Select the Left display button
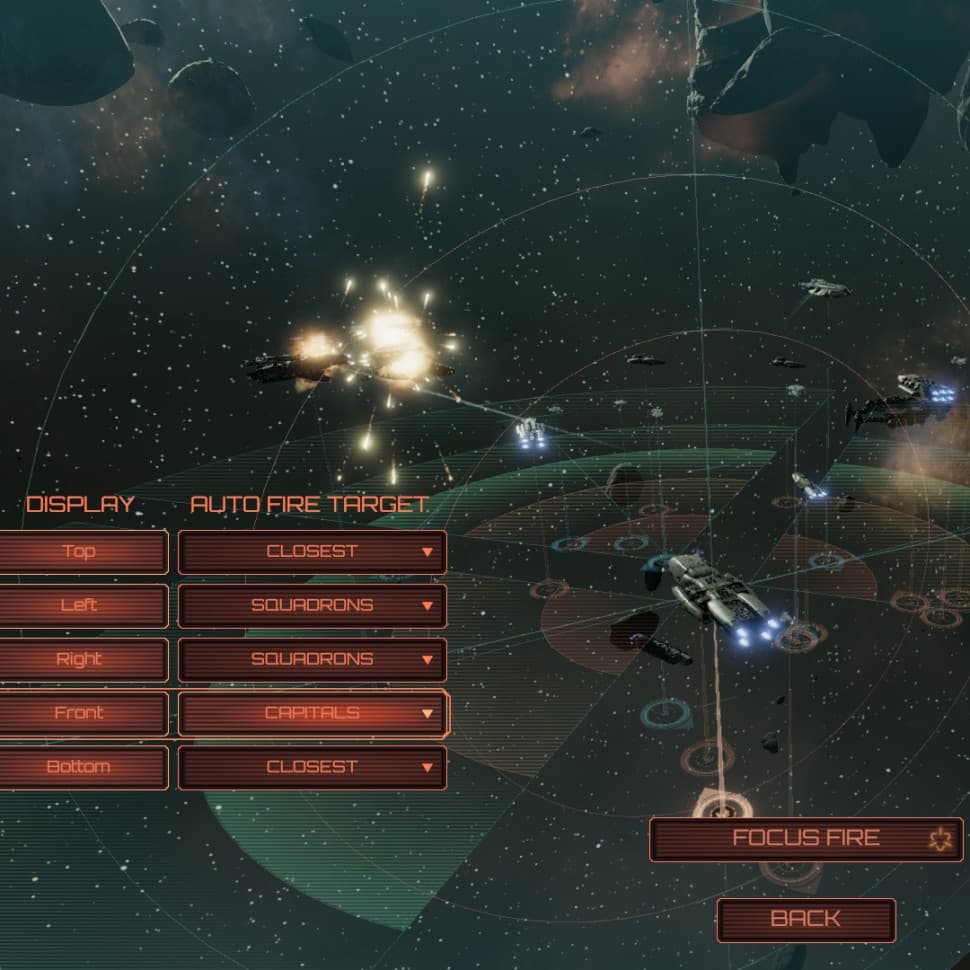This screenshot has width=970, height=970. tap(80, 605)
